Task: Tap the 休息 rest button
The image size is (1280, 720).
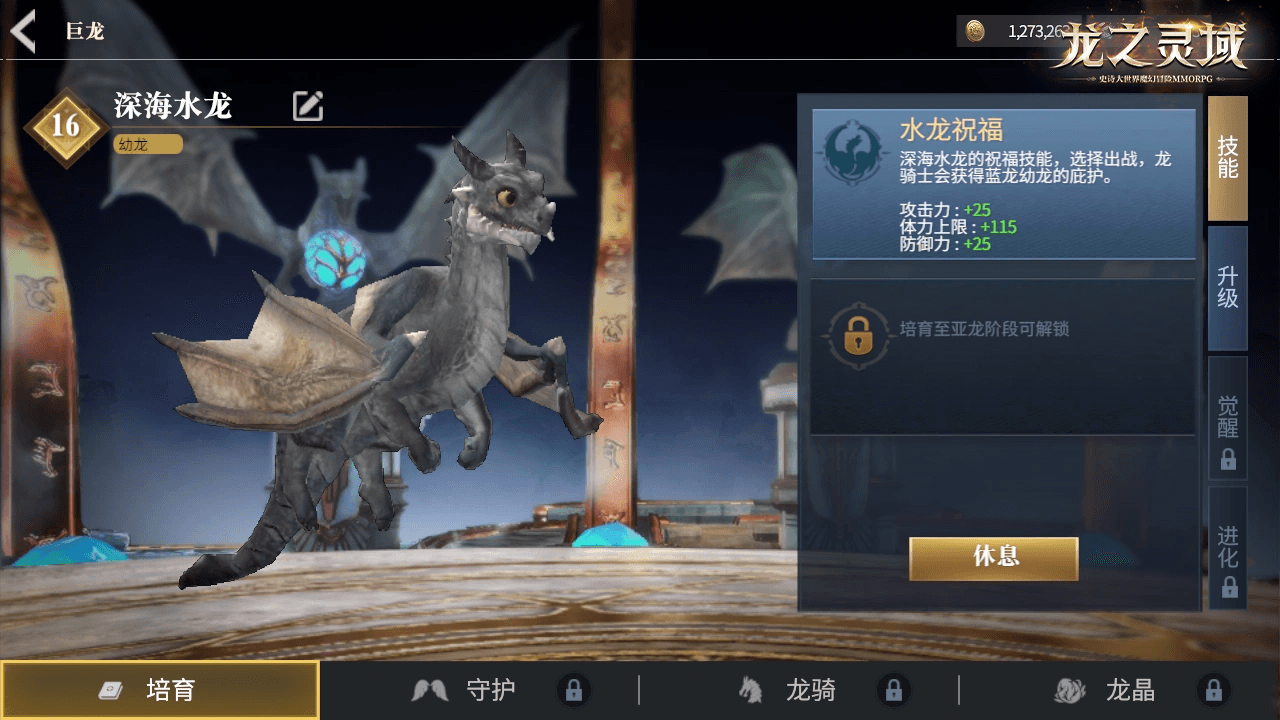Action: point(993,558)
